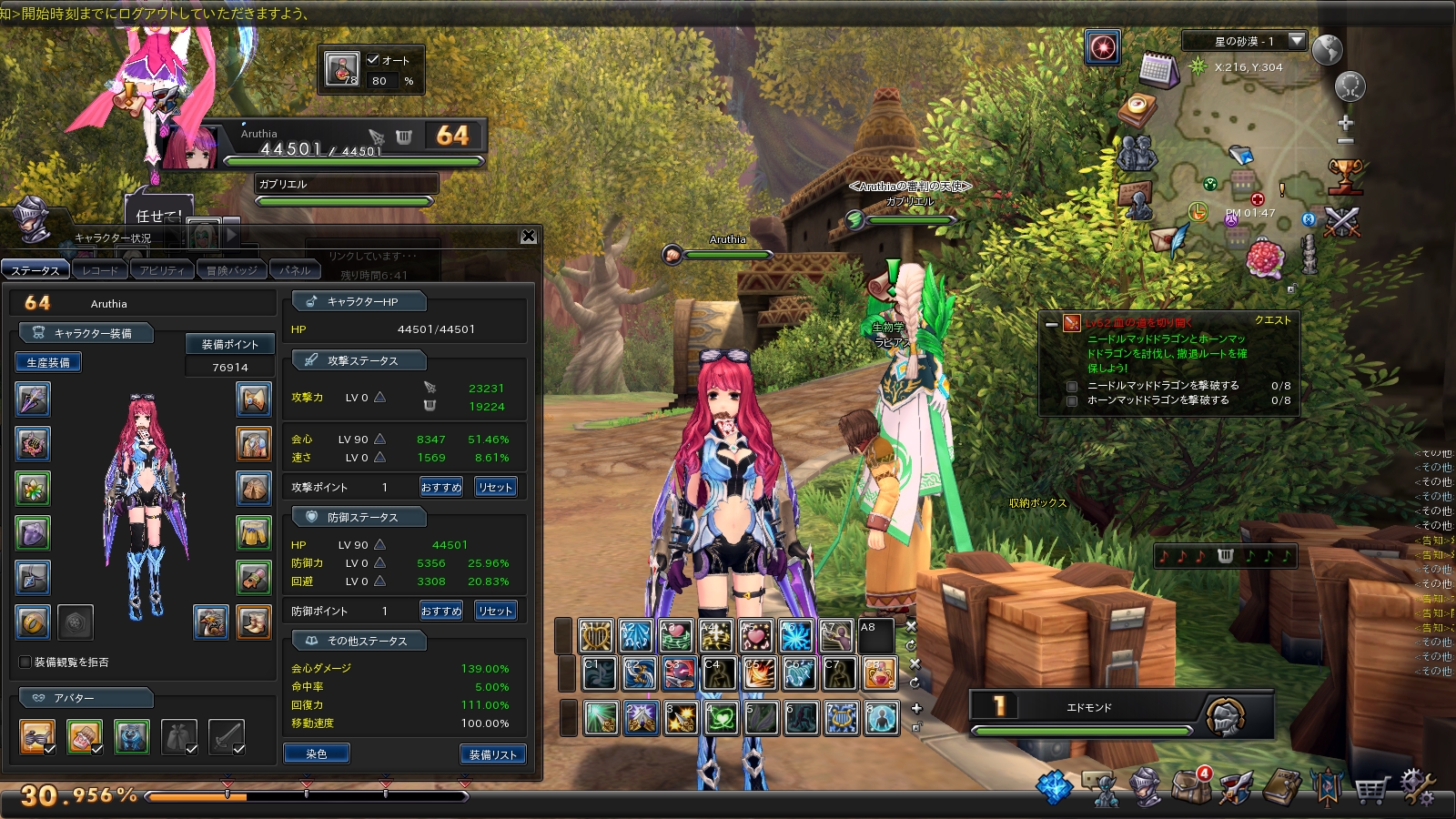Select the パネル tab
1456x819 pixels.
click(x=295, y=270)
